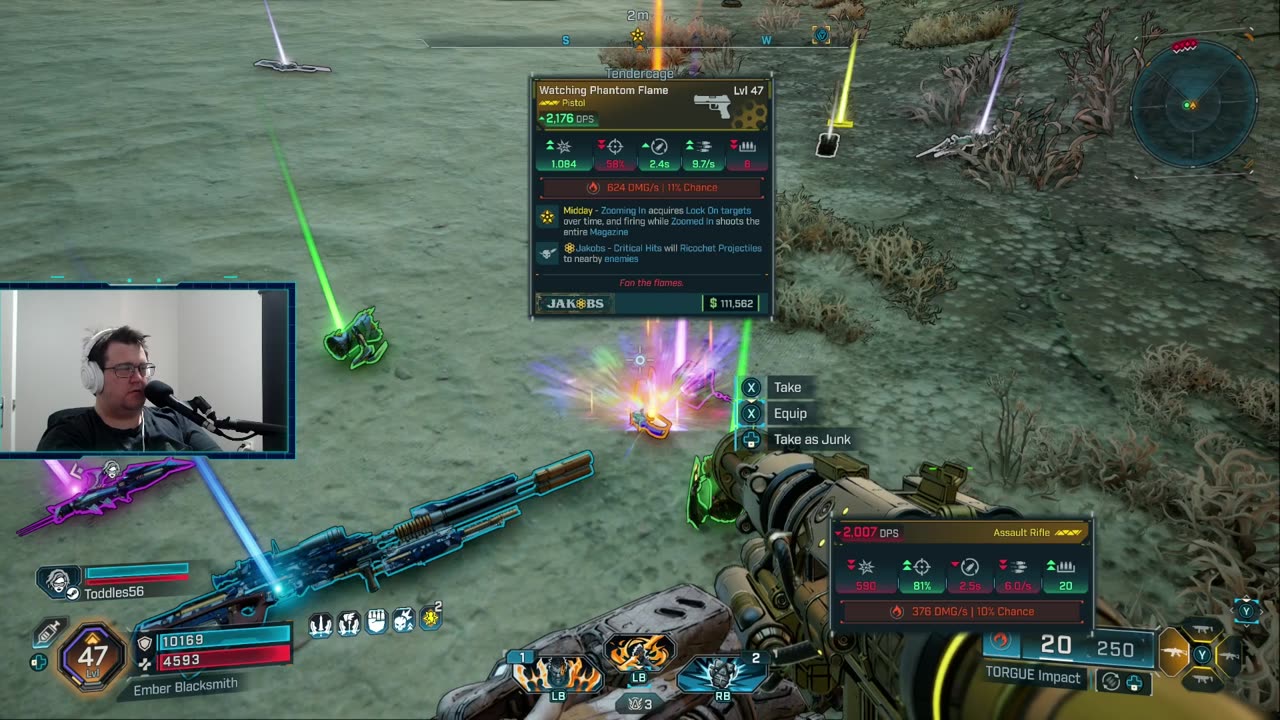Use the blue grenade ordnance ability
The width and height of the screenshot is (1280, 720).
(x=722, y=674)
